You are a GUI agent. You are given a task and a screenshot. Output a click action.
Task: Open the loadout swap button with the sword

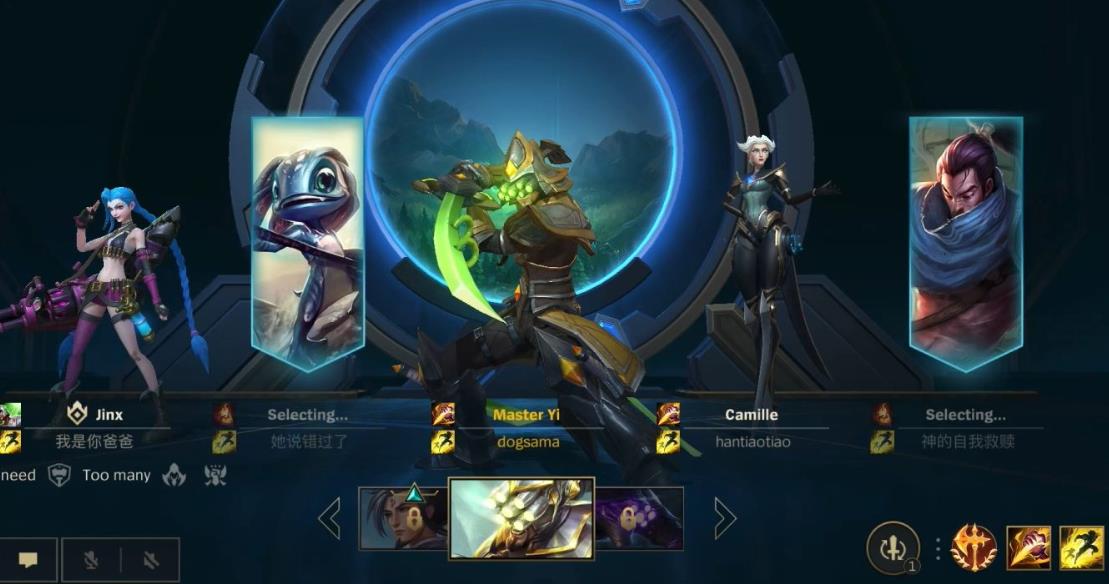click(x=892, y=548)
